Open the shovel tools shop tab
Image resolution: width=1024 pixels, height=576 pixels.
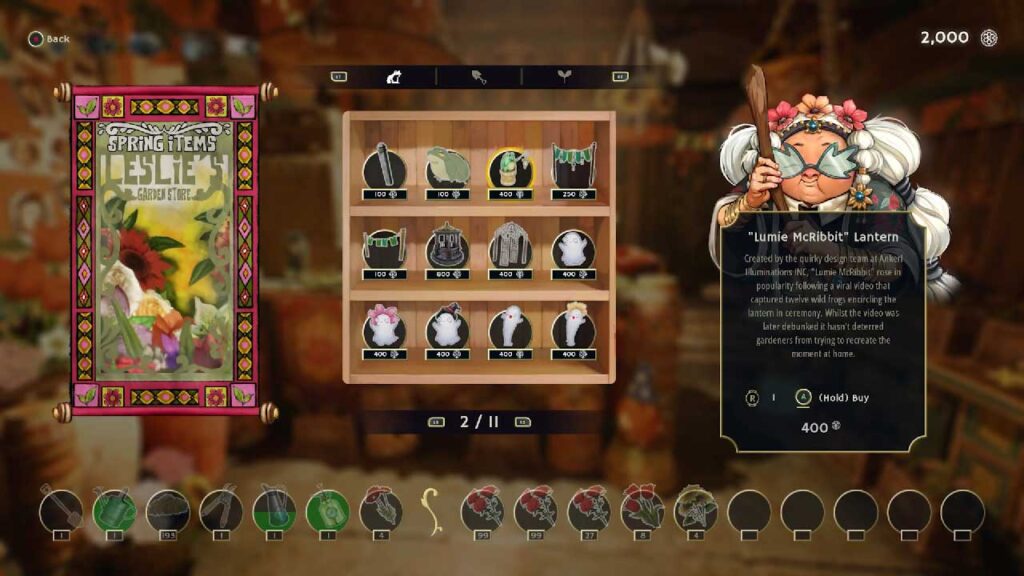479,76
